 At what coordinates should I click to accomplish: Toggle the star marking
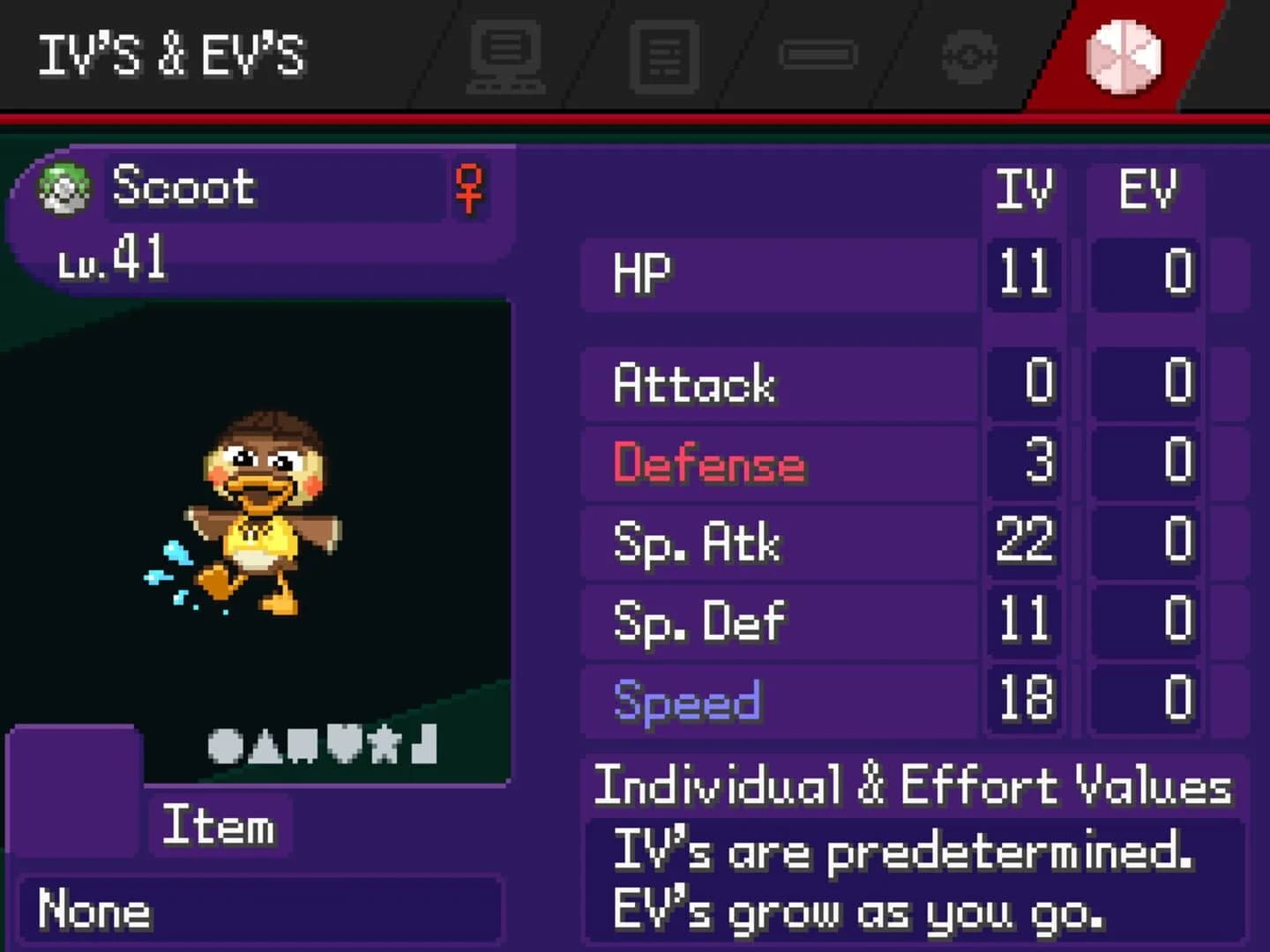[x=385, y=745]
